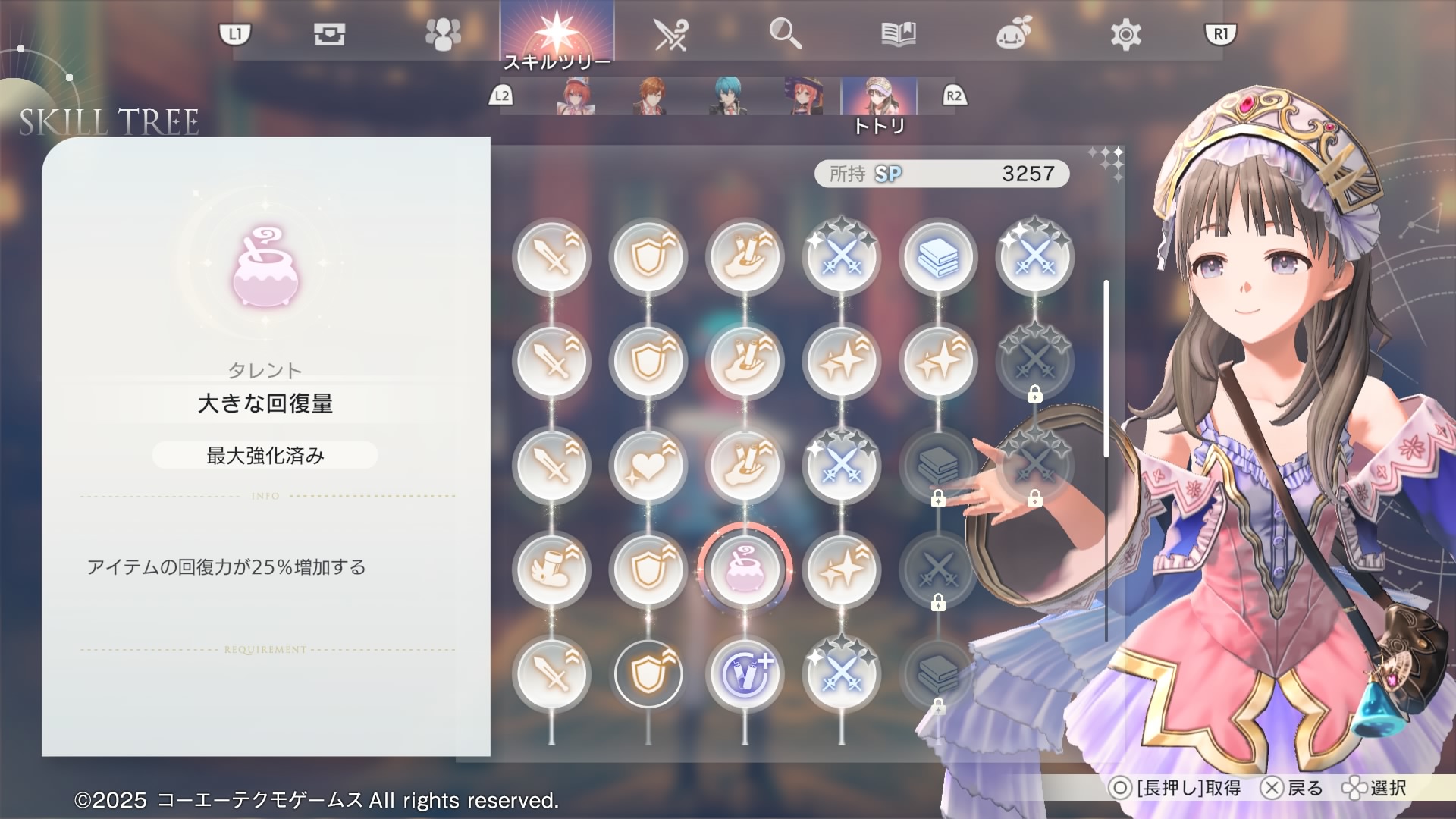Screen dimensions: 1456x819
Task: Open the Puni slime tab
Action: [1013, 35]
